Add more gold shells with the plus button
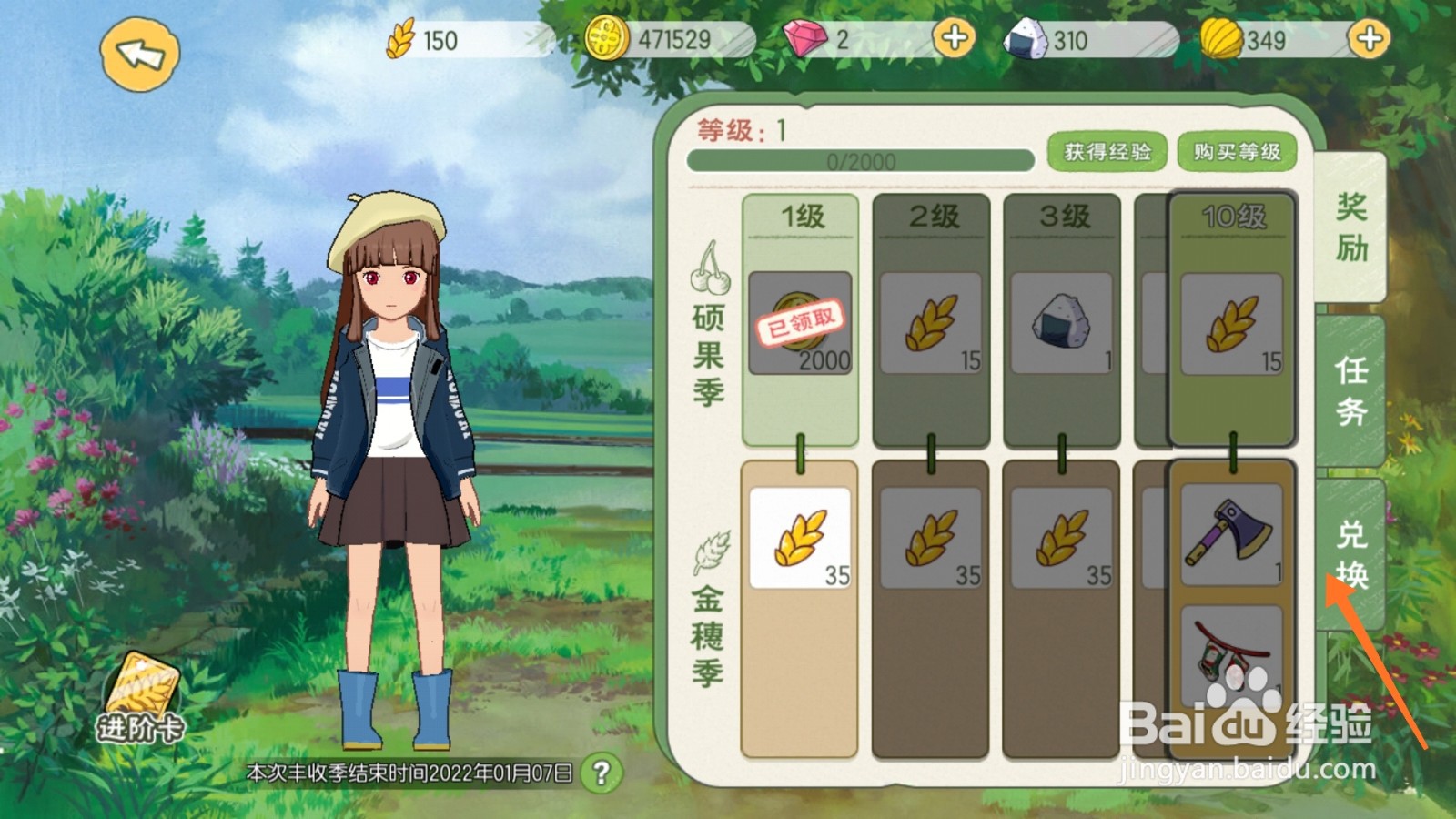The width and height of the screenshot is (1456, 819). click(x=1369, y=39)
